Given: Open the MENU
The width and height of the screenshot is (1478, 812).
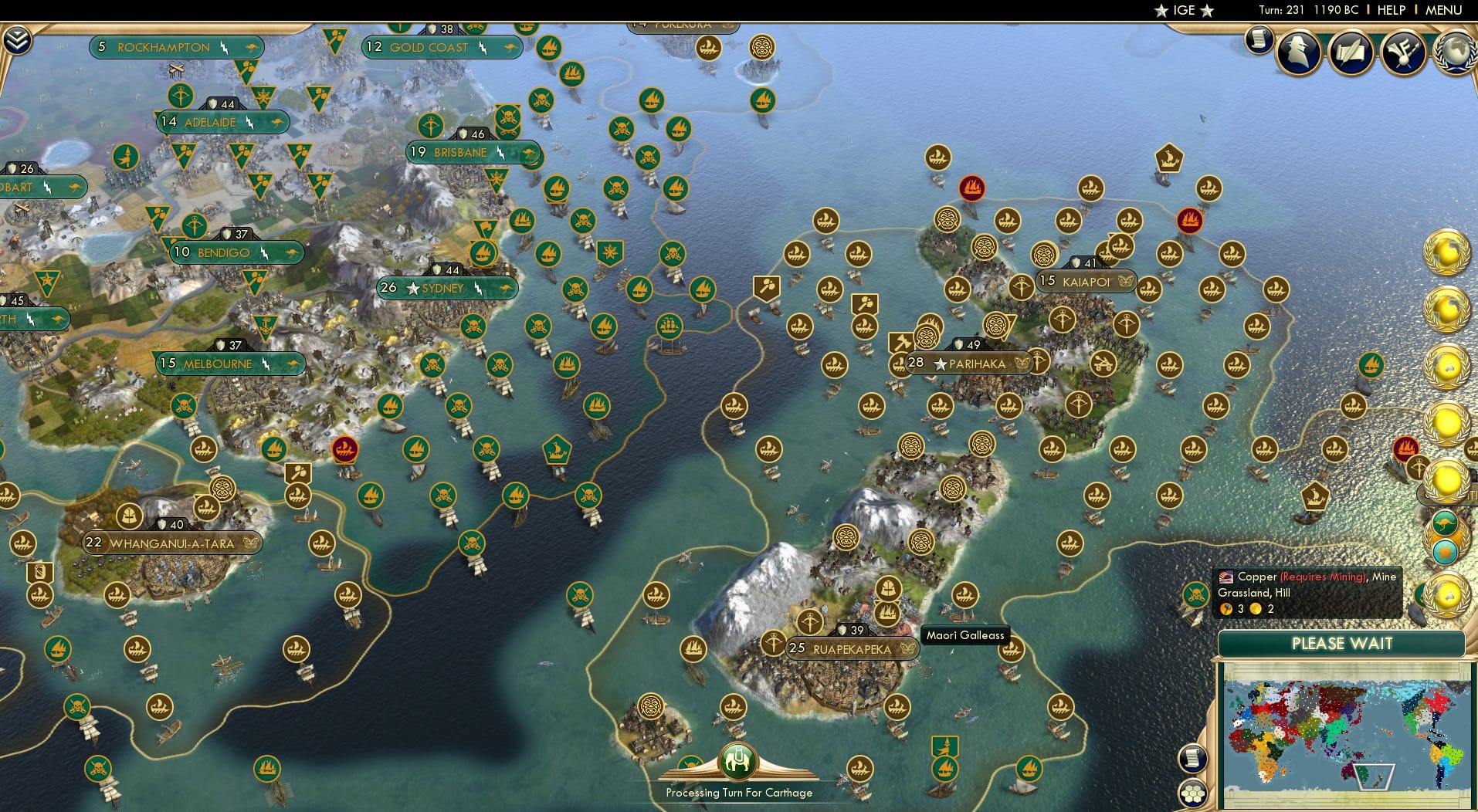Looking at the screenshot, I should [1443, 10].
